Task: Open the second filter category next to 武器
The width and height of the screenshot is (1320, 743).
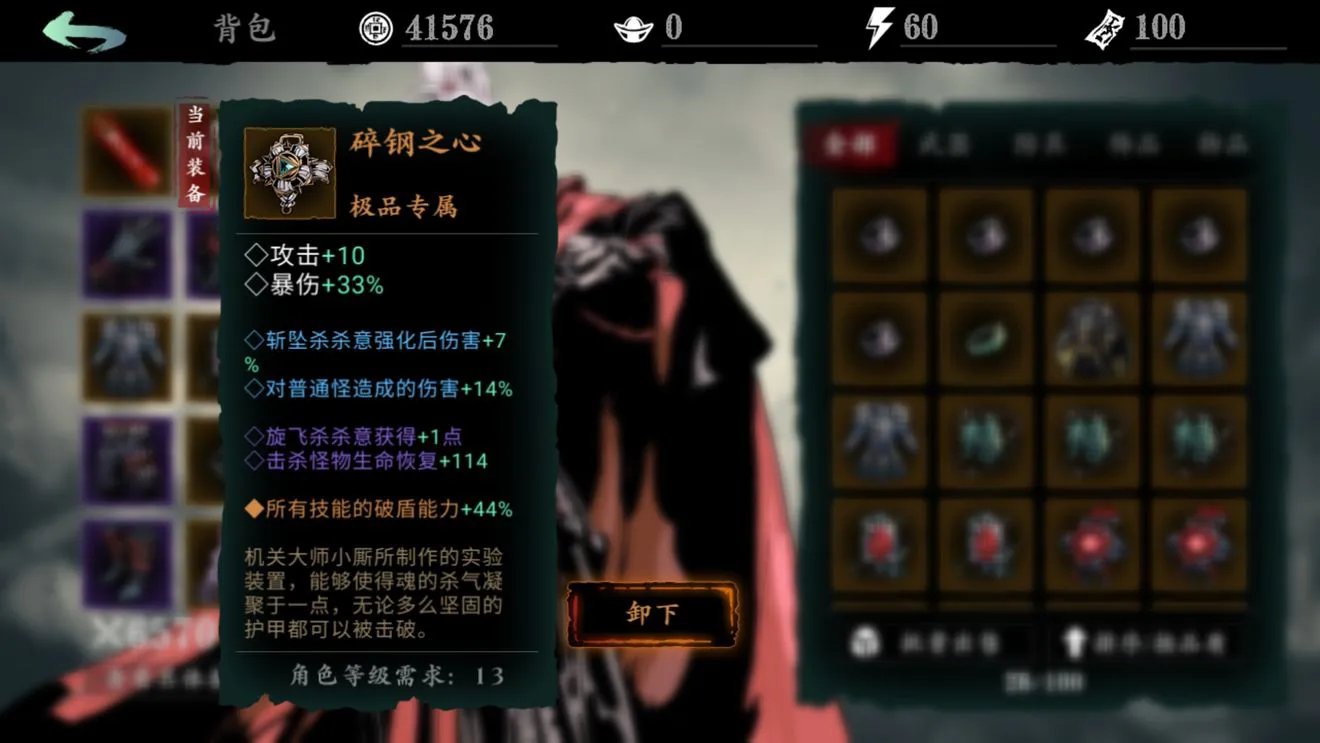Action: [x=1040, y=145]
